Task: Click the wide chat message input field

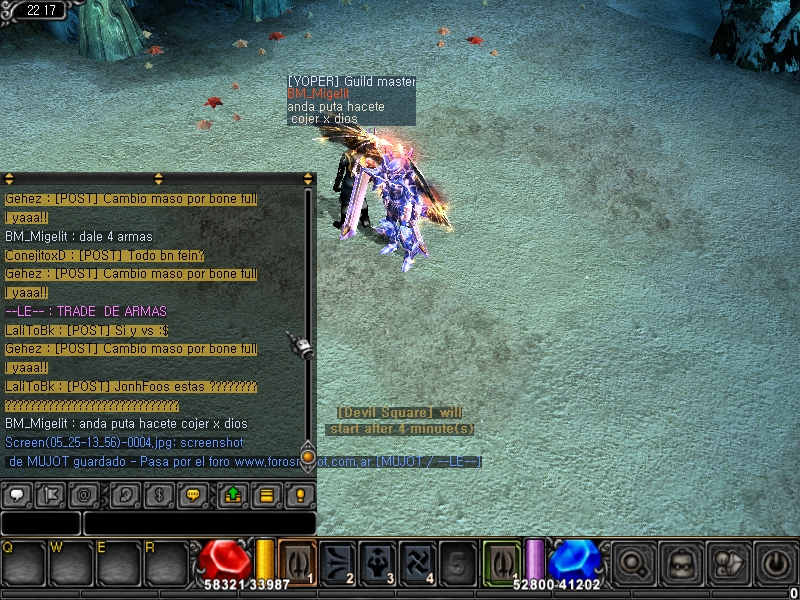Action: tap(199, 523)
